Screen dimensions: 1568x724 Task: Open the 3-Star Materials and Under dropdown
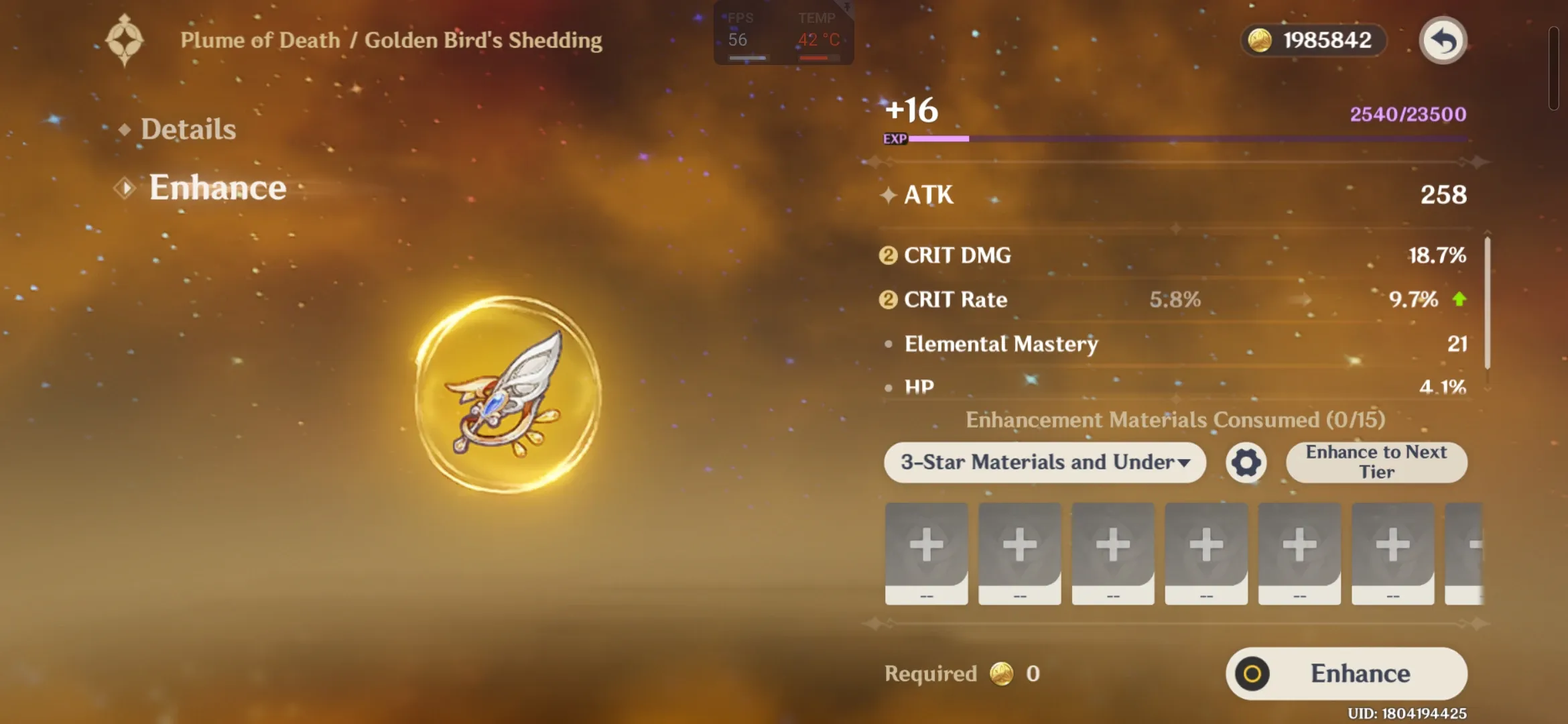pos(1044,463)
